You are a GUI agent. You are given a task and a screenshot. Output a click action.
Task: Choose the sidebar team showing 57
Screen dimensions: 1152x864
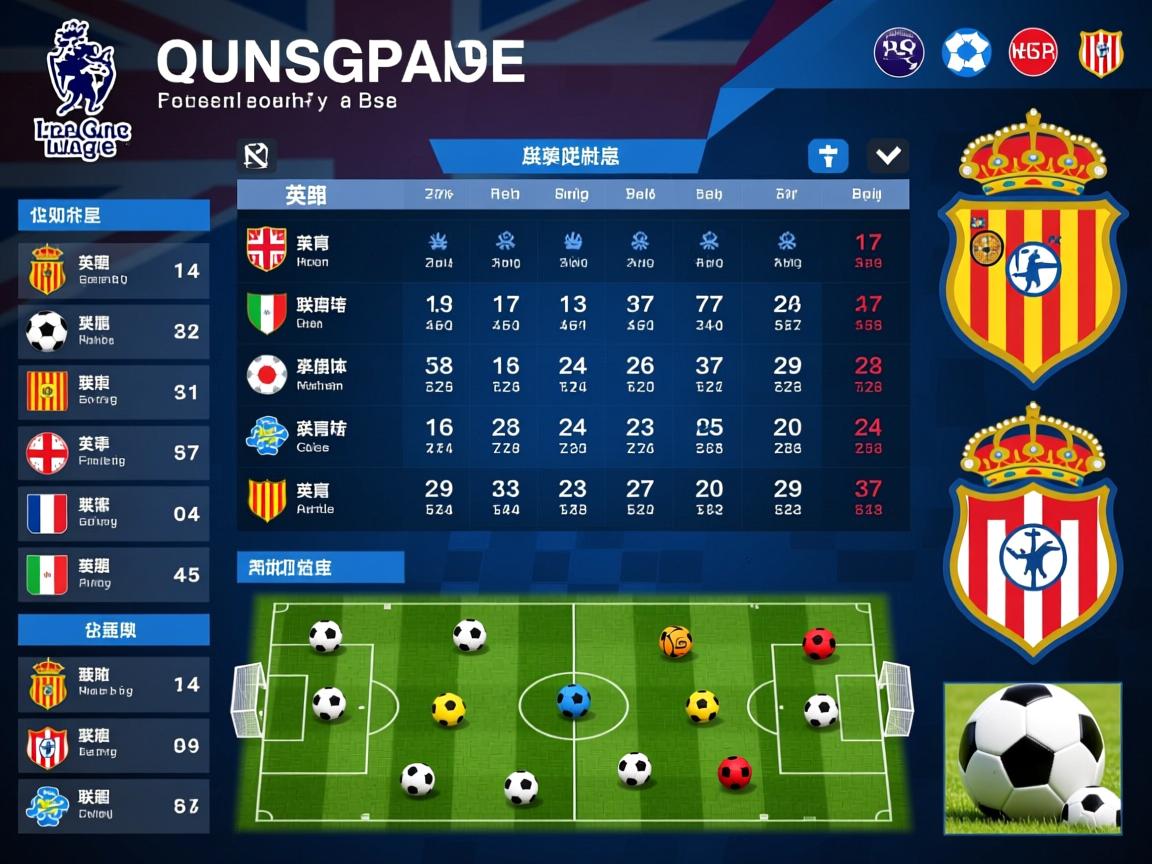tap(114, 452)
